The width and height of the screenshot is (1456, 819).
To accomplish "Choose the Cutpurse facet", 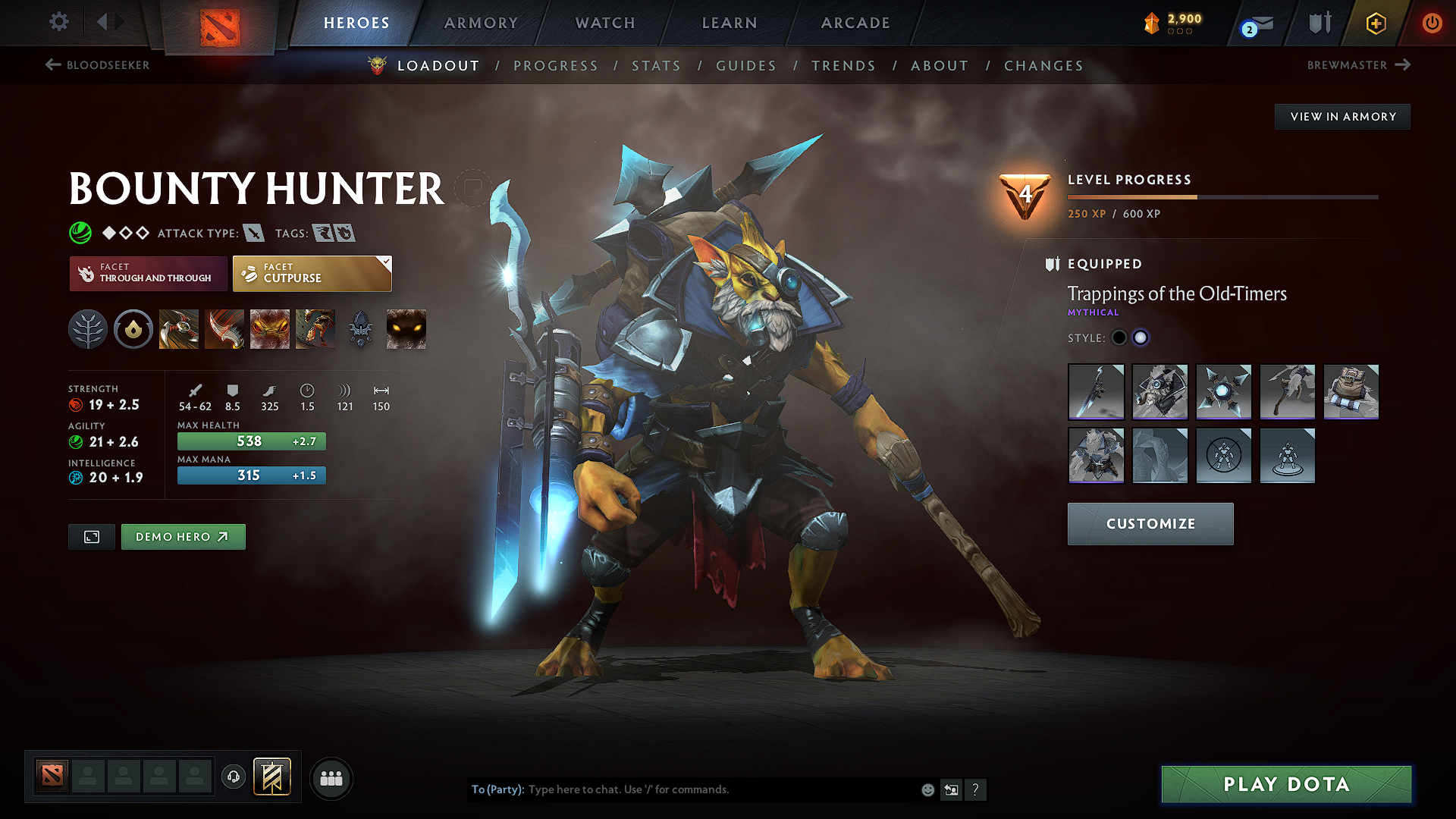I will pyautogui.click(x=312, y=274).
